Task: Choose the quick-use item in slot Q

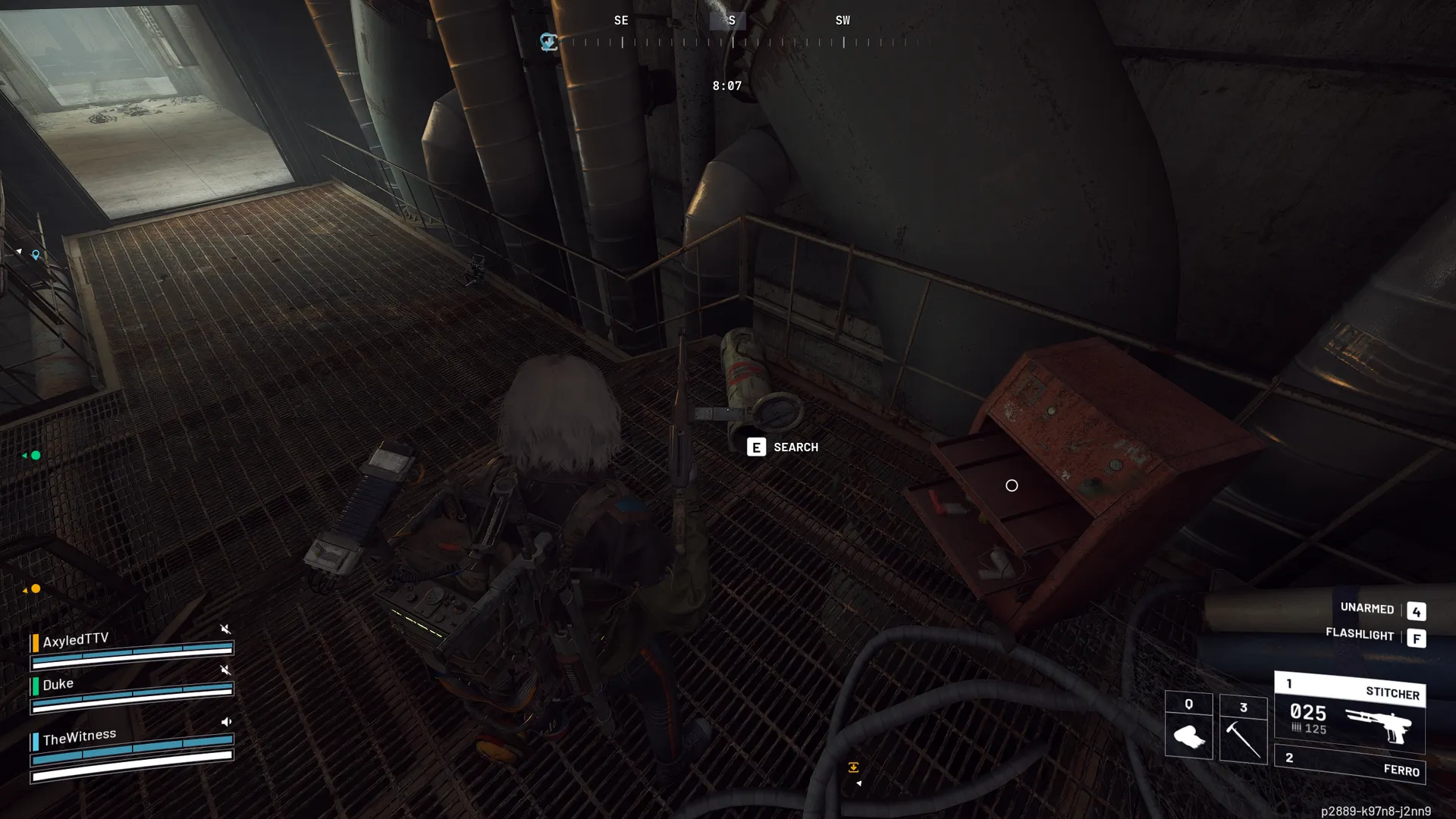Action: point(1188,726)
